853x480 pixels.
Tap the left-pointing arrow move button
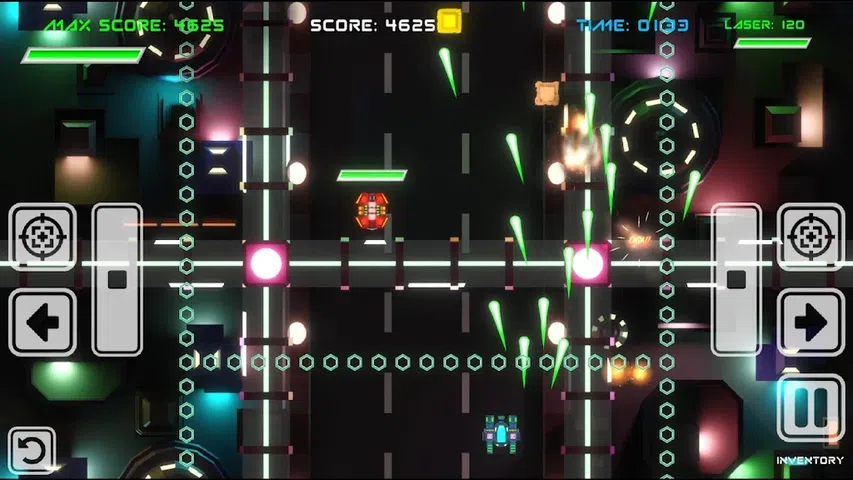(x=42, y=322)
